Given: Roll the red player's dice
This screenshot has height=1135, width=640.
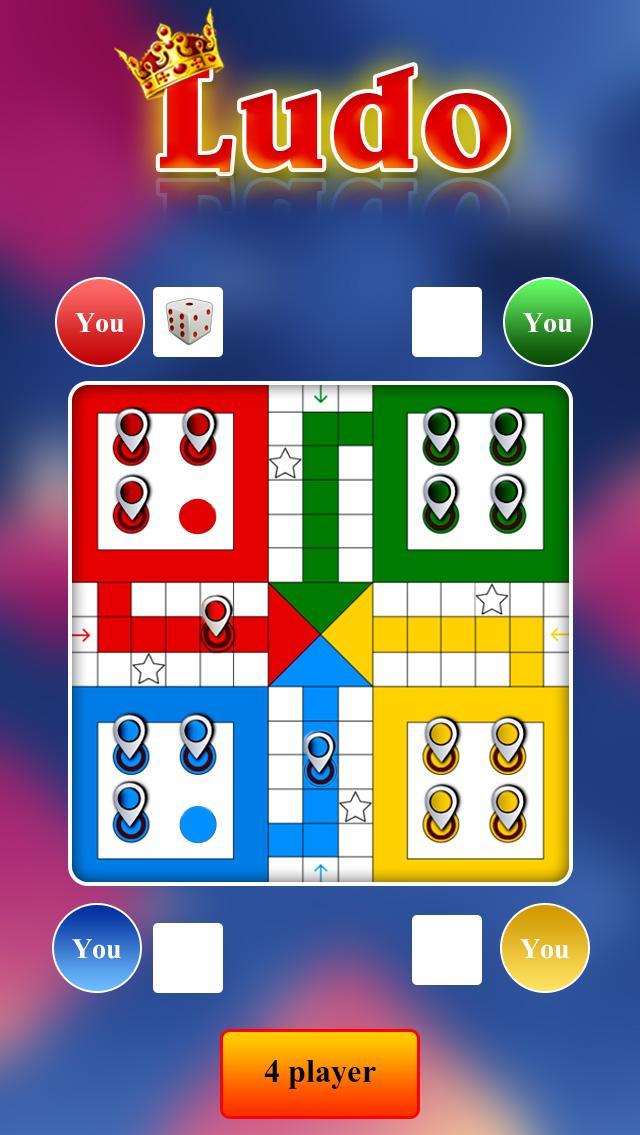Looking at the screenshot, I should pyautogui.click(x=188, y=322).
